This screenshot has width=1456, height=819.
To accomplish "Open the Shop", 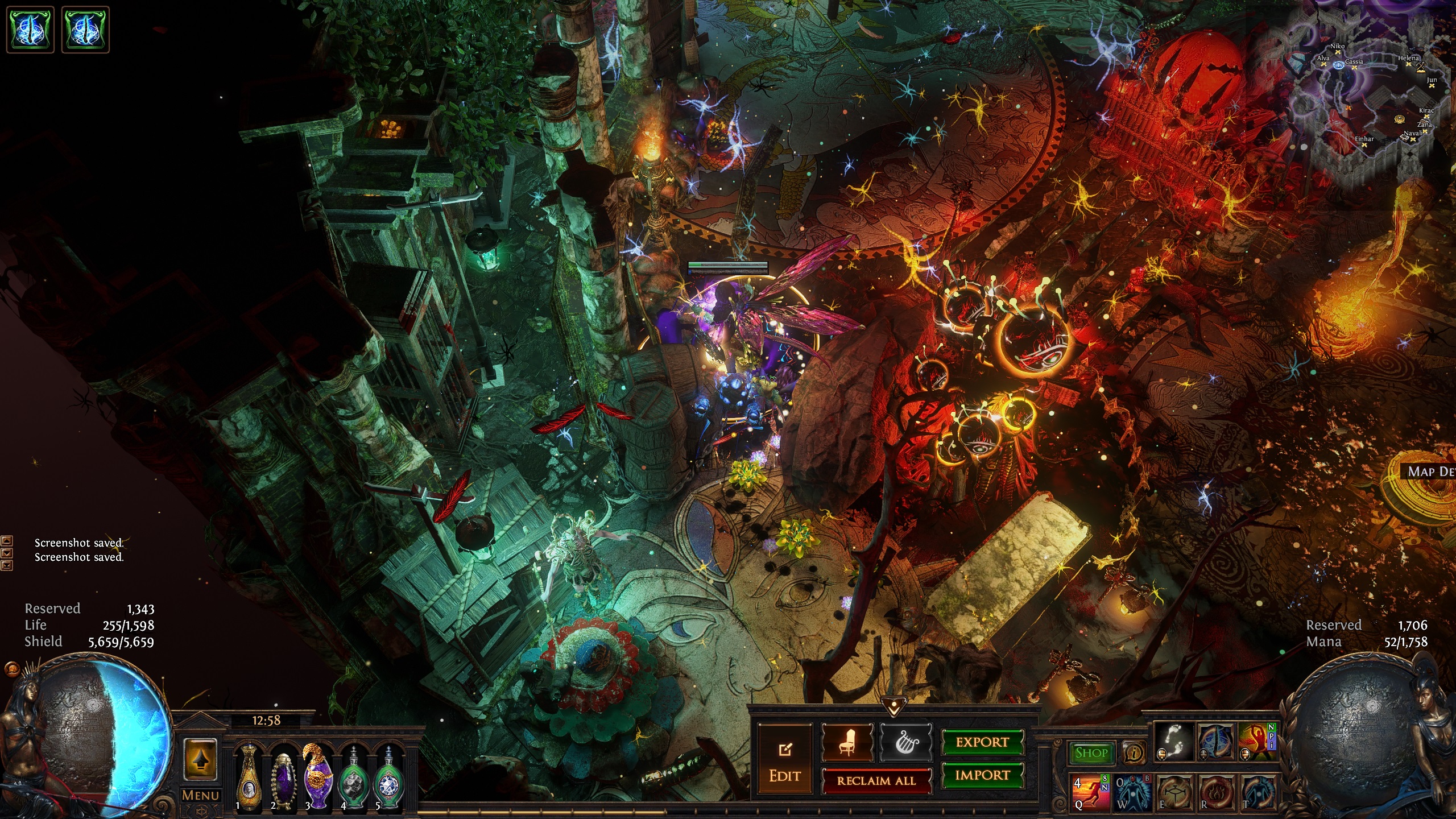I will tap(1091, 753).
